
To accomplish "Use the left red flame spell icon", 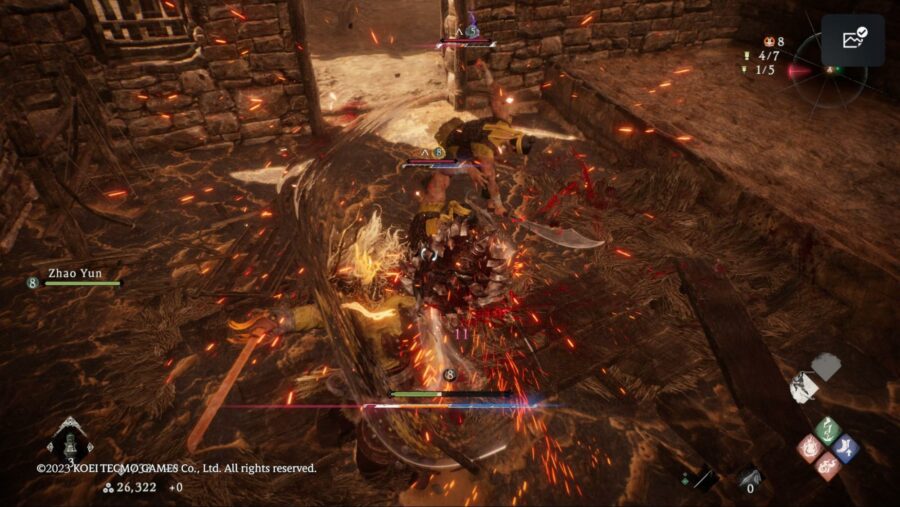I will click(x=809, y=448).
